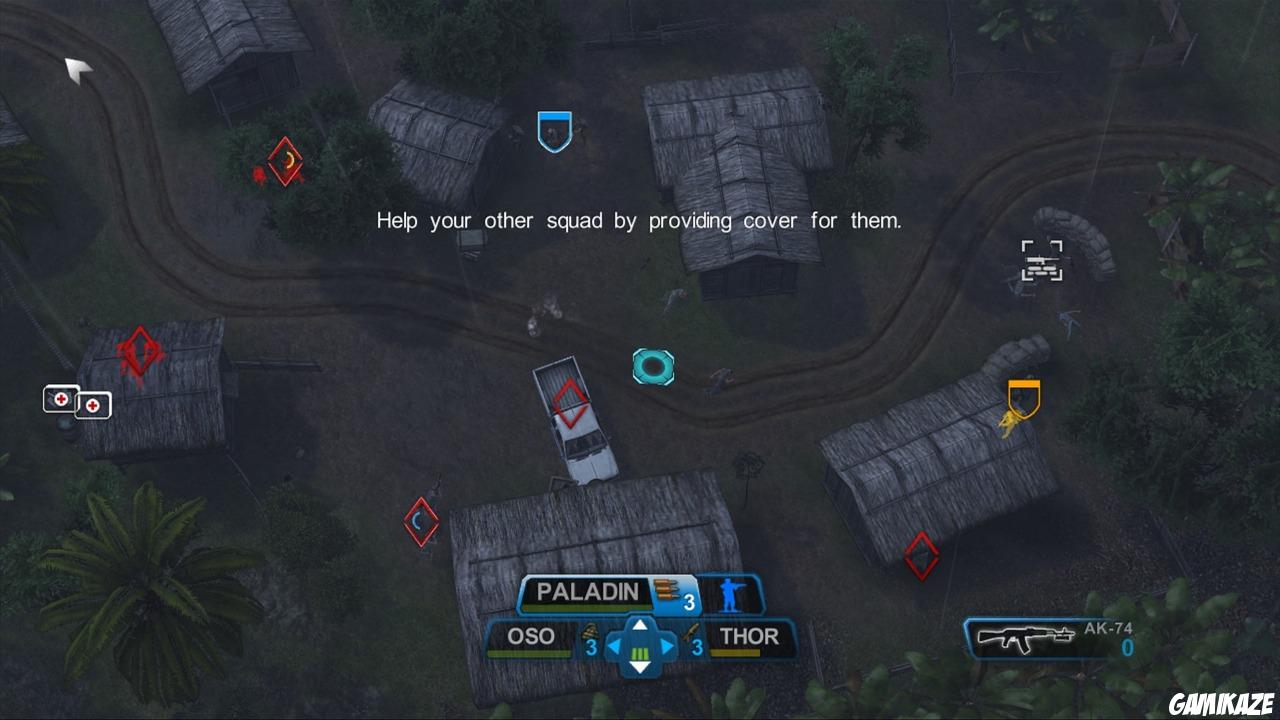Toggle the red crescent enemy marker near truck
Viewport: 1280px width, 720px height.
tap(420, 521)
